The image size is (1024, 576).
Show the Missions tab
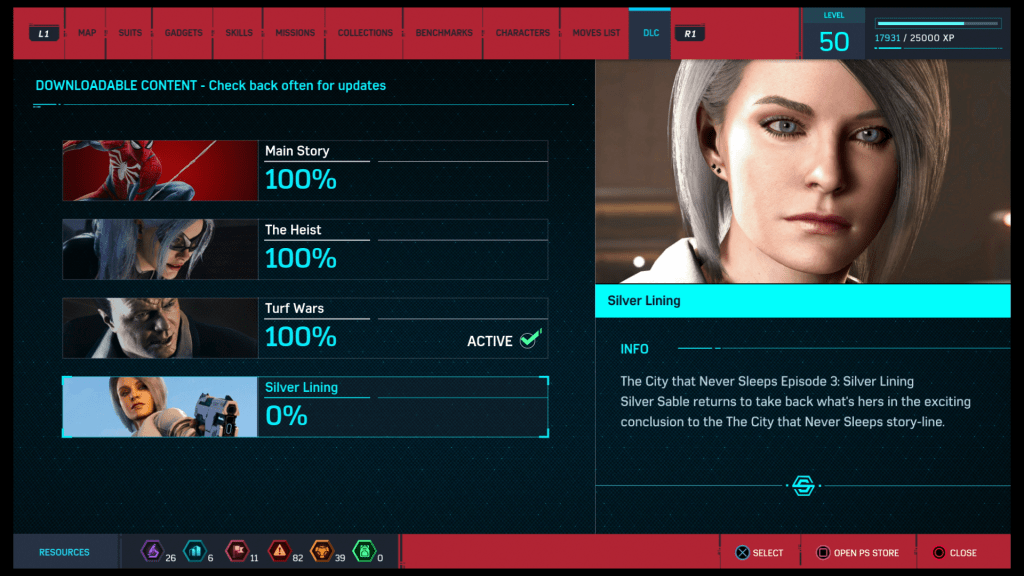pyautogui.click(x=294, y=33)
